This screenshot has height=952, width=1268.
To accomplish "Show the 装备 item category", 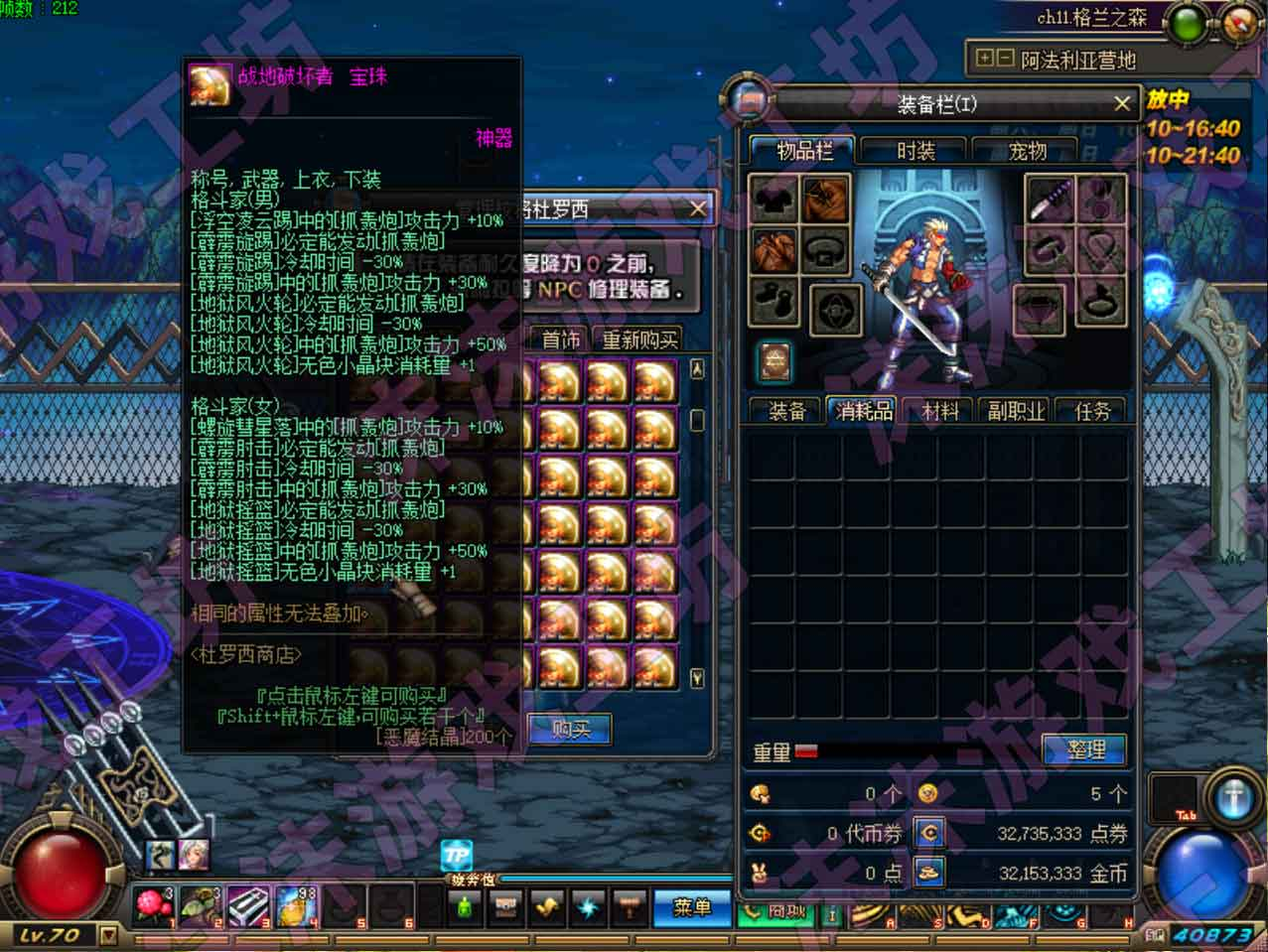I will (x=787, y=411).
